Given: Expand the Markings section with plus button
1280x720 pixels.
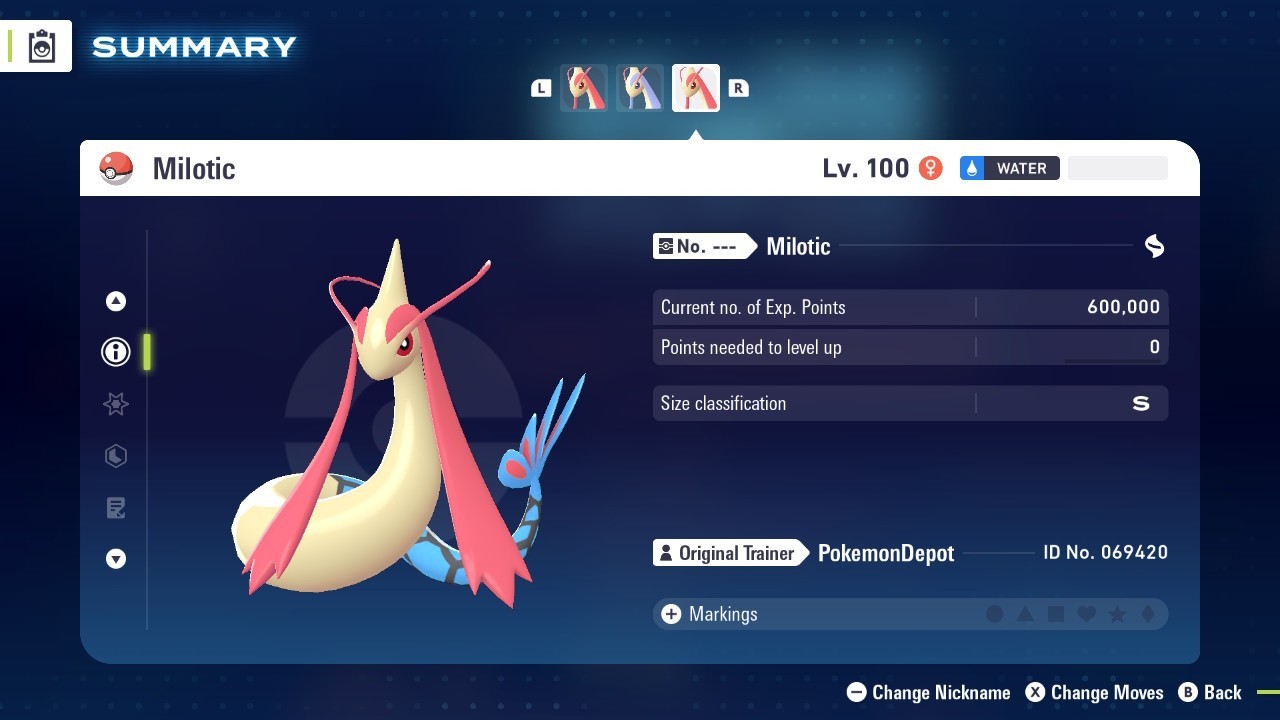Looking at the screenshot, I should [670, 614].
